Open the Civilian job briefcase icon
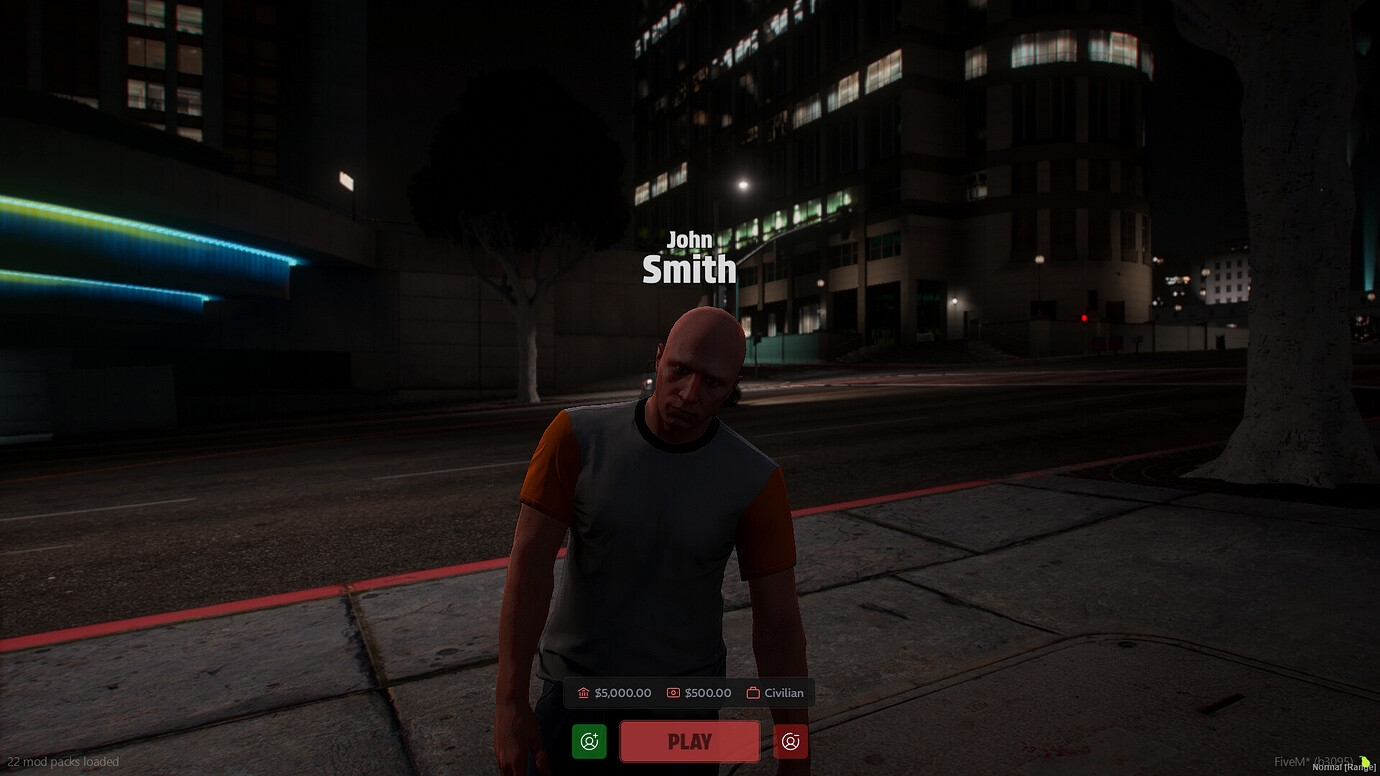Screen dimensions: 1380x776 (752, 692)
